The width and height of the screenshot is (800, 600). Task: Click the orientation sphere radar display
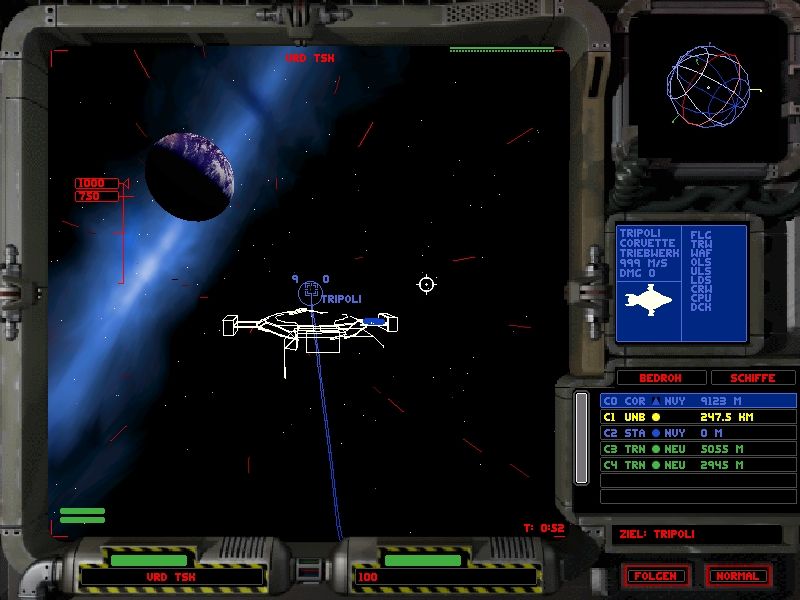click(707, 86)
